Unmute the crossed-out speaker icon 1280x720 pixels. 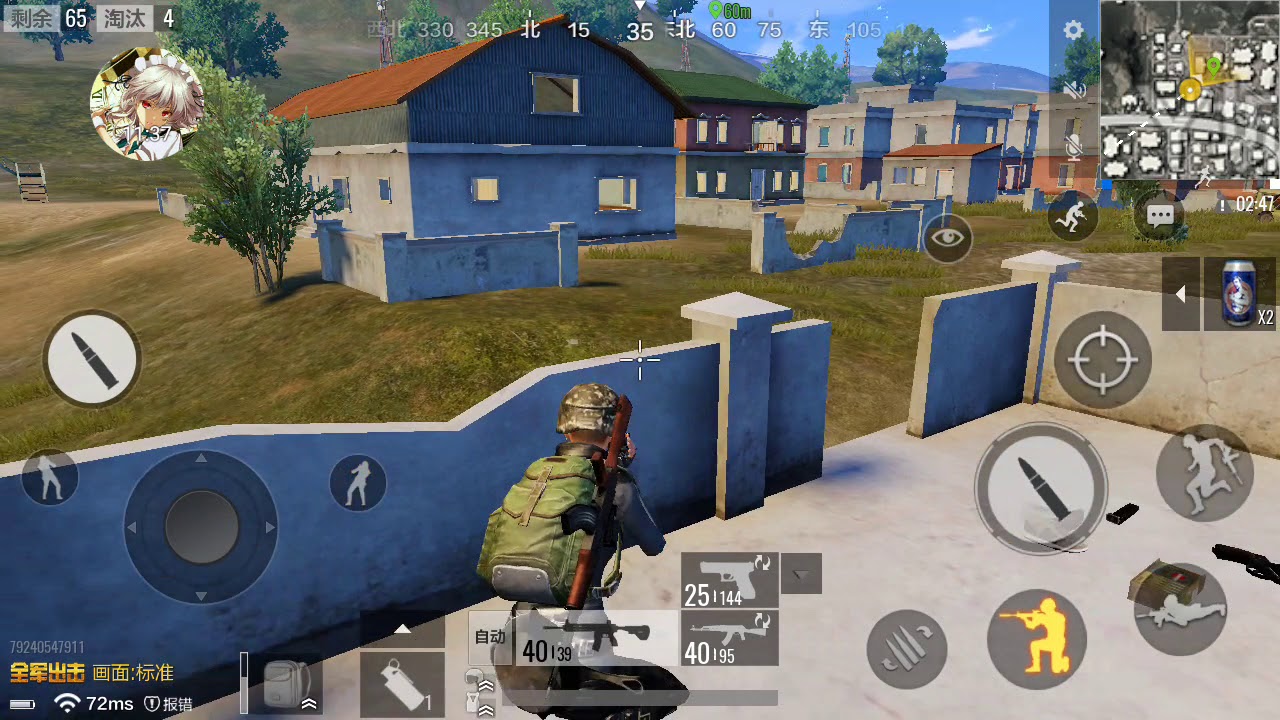click(1072, 88)
